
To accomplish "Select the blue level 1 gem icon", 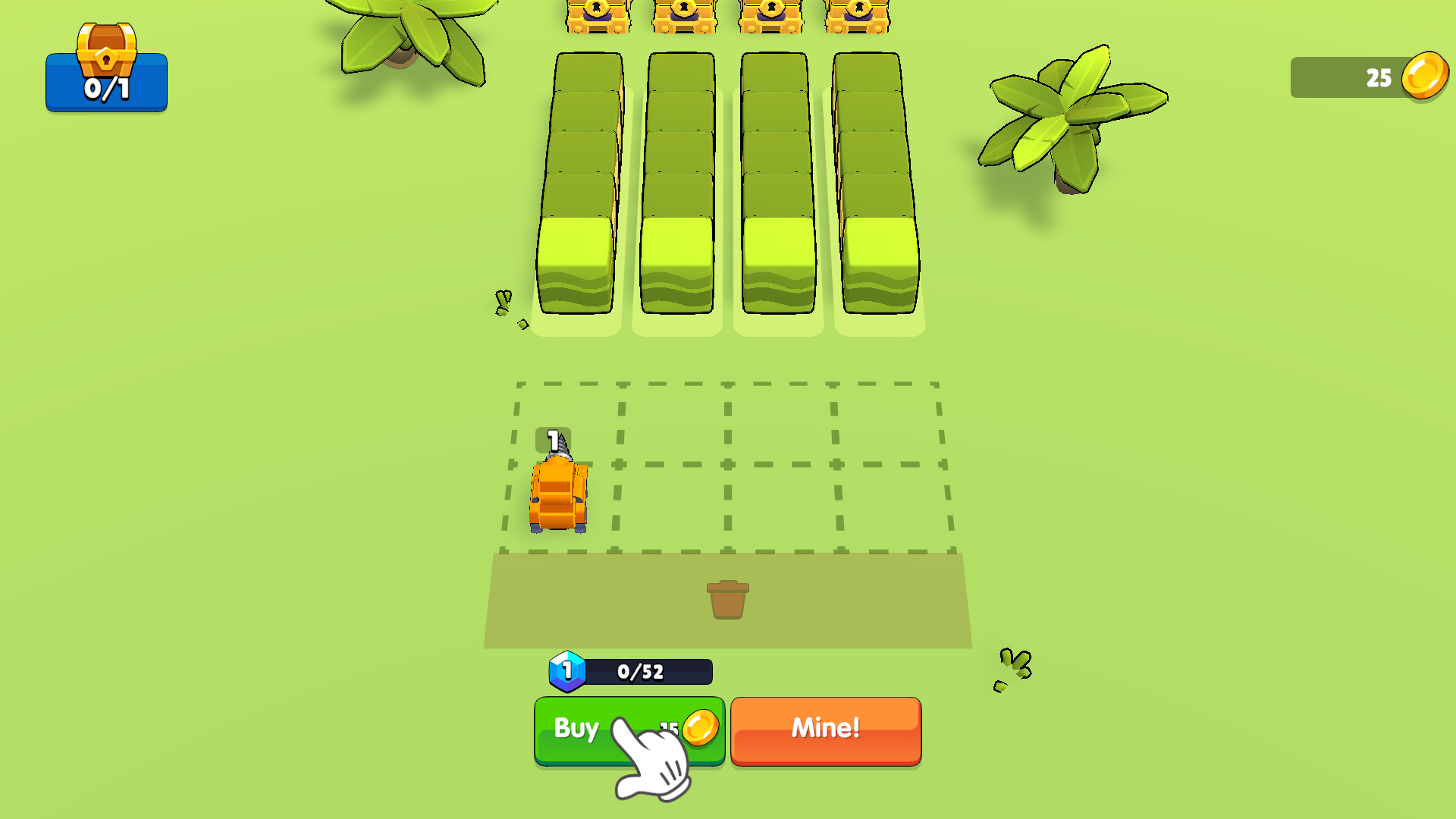I will 567,670.
